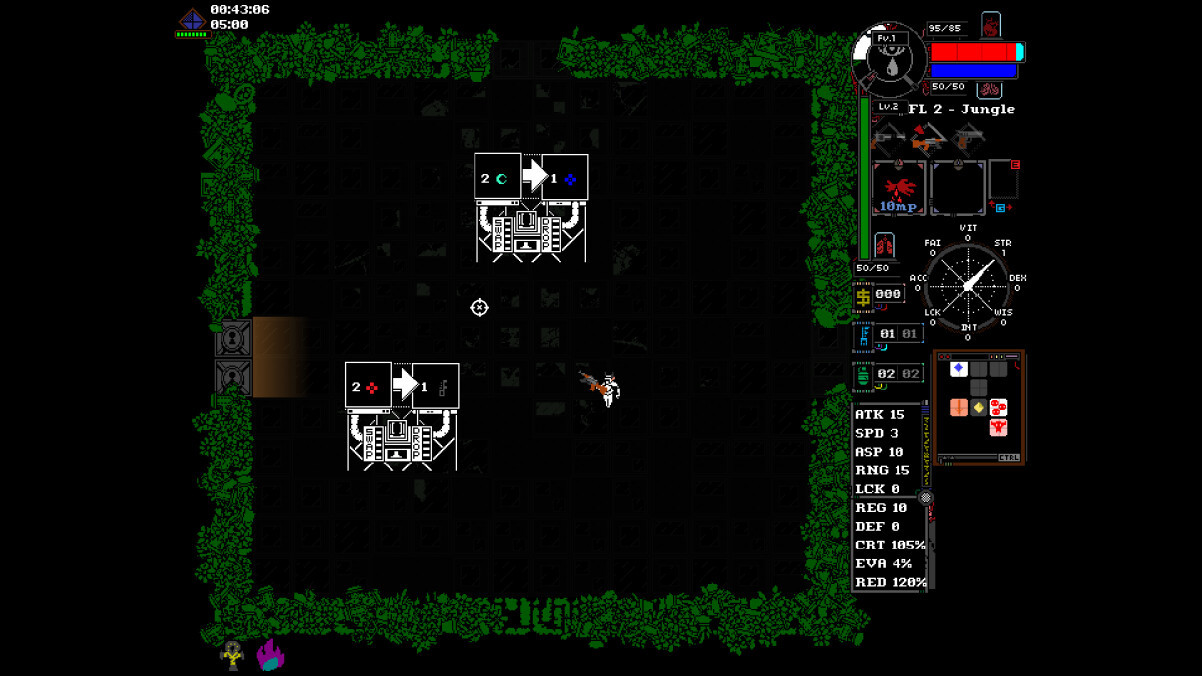Select the green grenade counter icon
1202x676 pixels.
click(863, 375)
